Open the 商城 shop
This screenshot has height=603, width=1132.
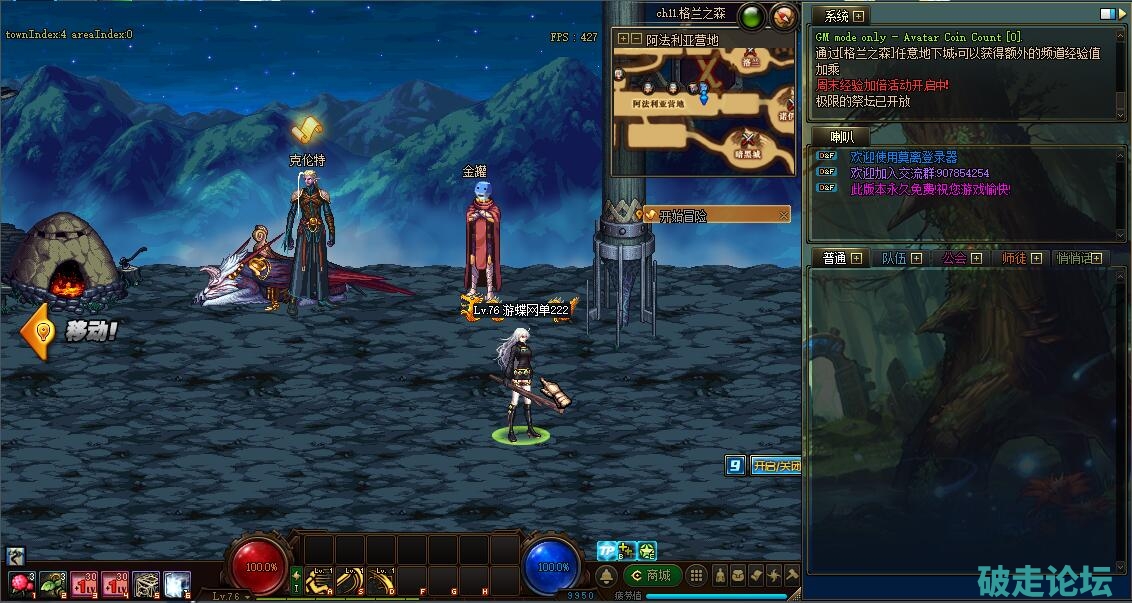[x=652, y=575]
